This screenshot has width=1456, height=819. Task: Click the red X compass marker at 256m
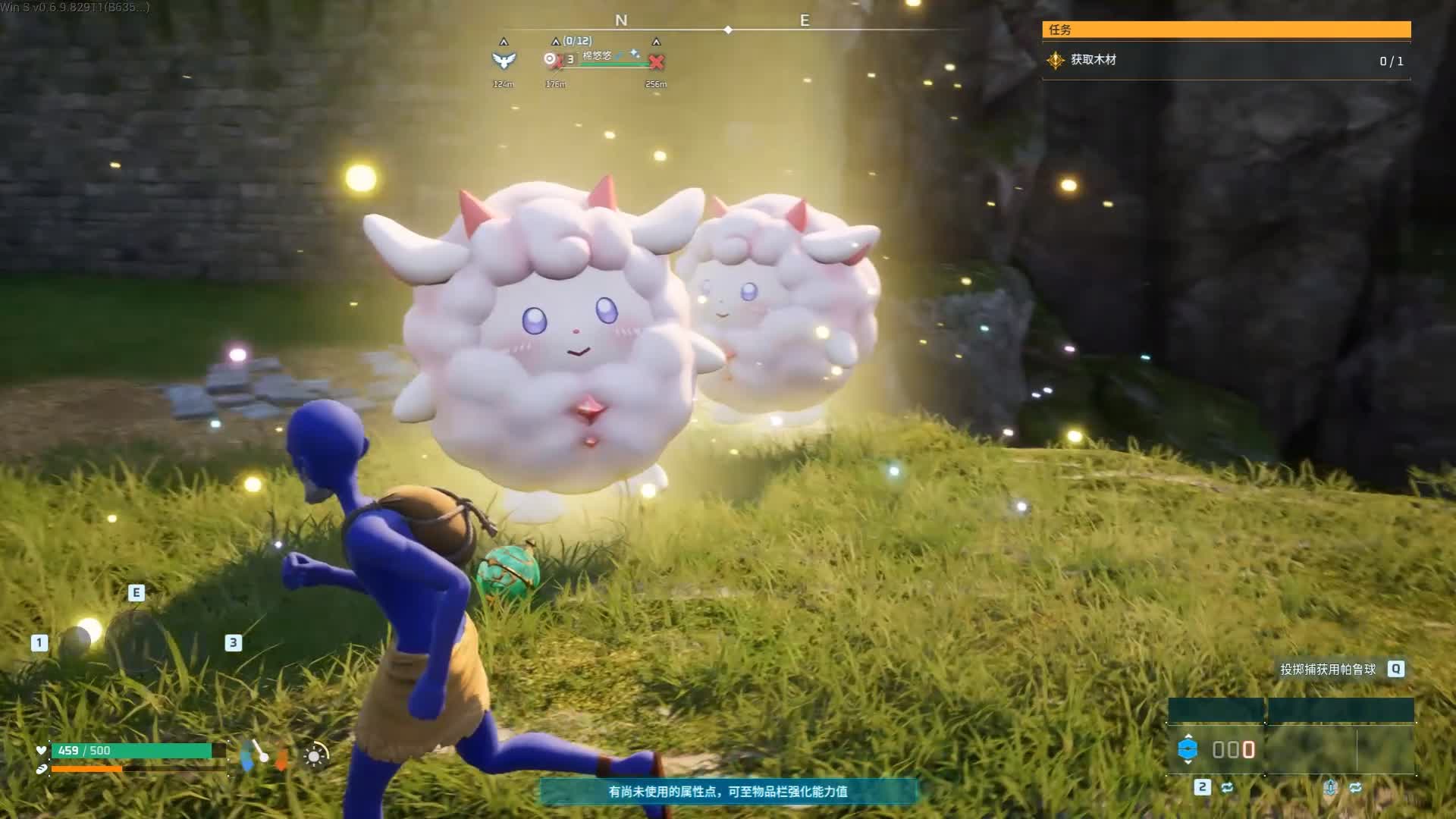pyautogui.click(x=657, y=61)
